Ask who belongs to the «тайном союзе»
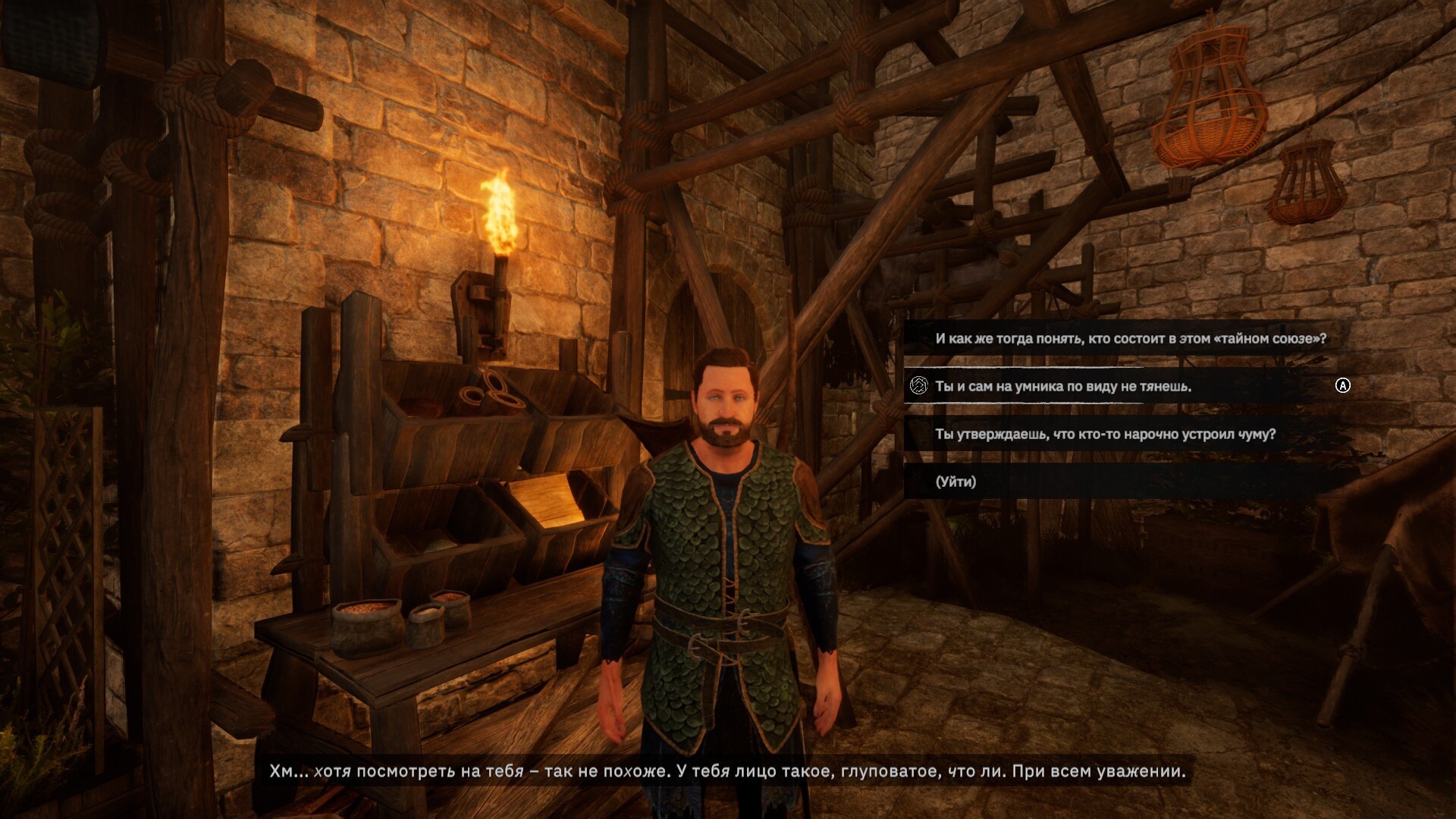The height and width of the screenshot is (819, 1456). point(1130,338)
